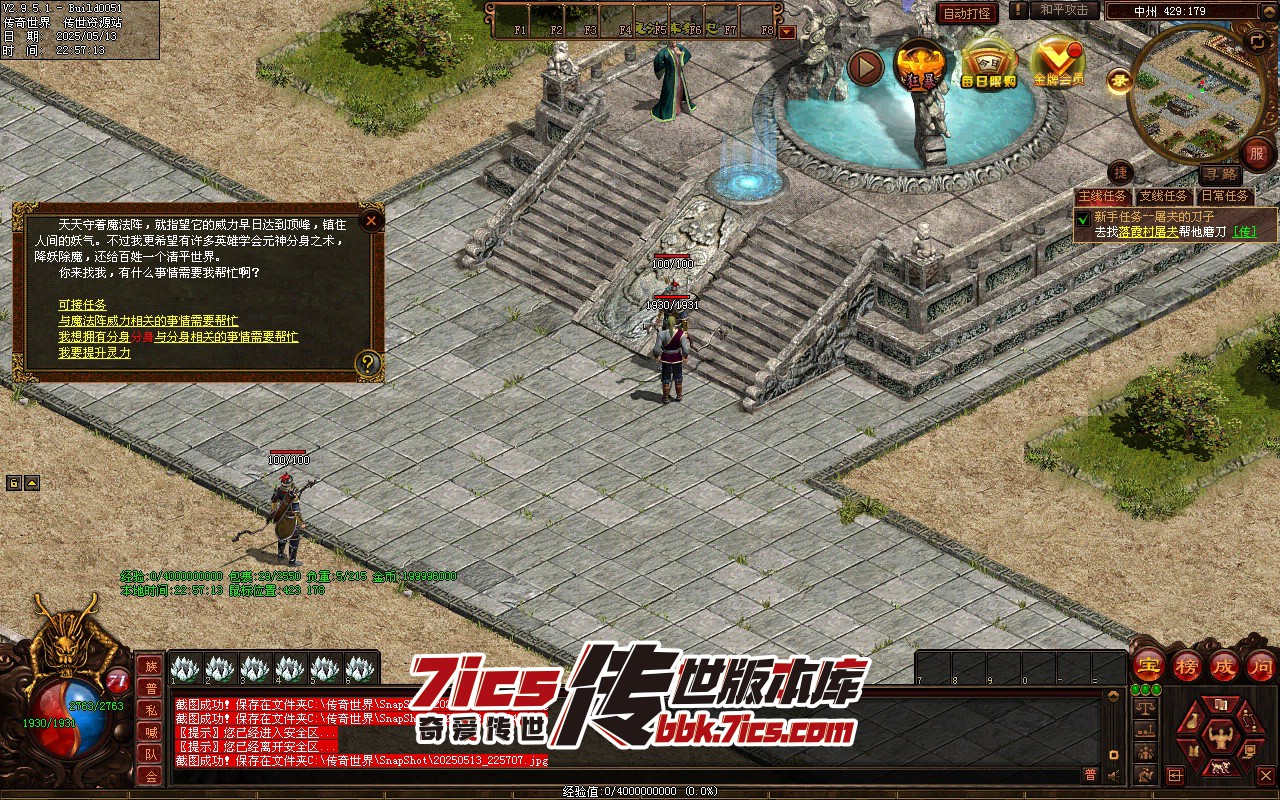Open the 狂暴 berserk flame icon
The width and height of the screenshot is (1280, 800).
point(918,66)
